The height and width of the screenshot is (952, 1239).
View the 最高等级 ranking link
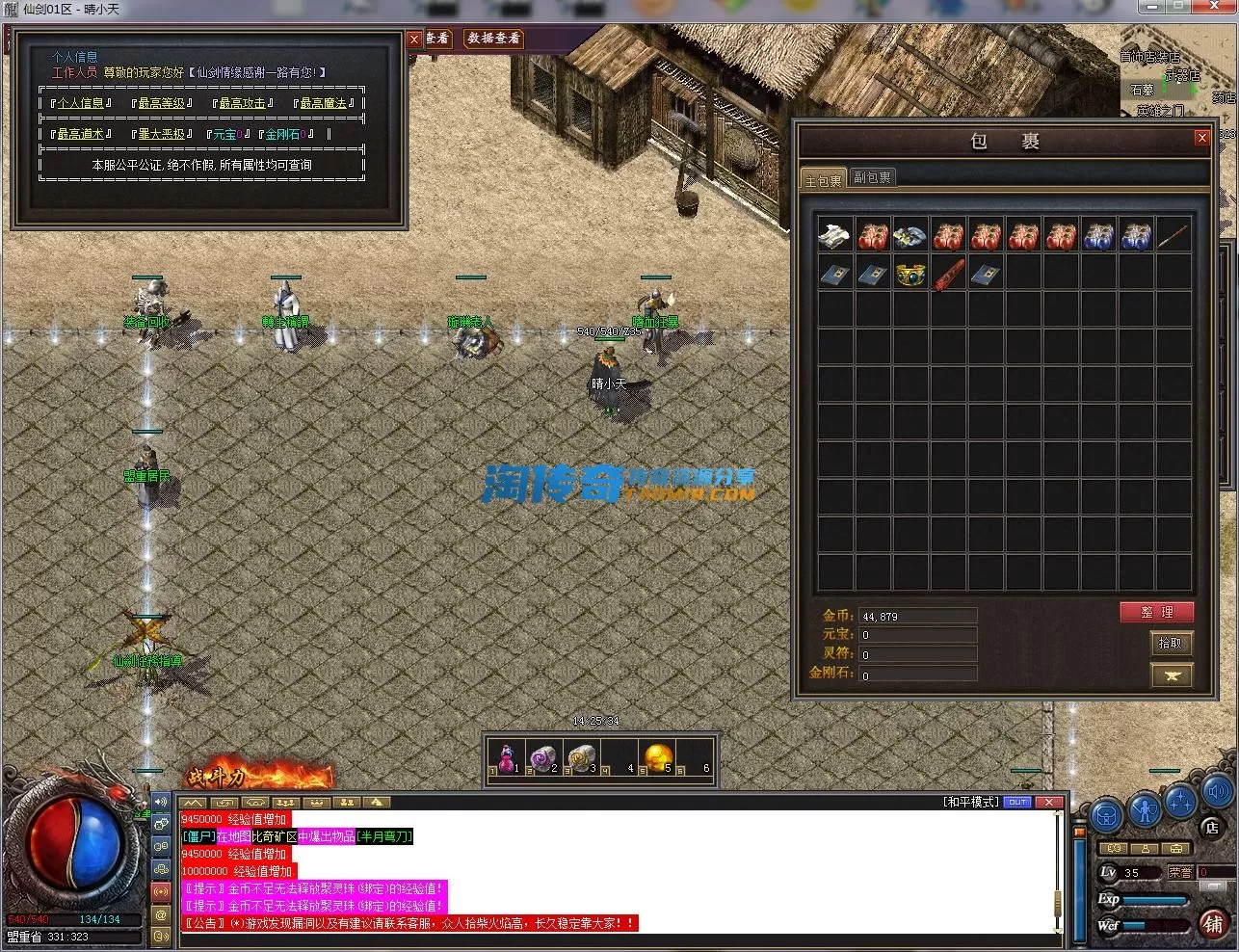coord(160,103)
